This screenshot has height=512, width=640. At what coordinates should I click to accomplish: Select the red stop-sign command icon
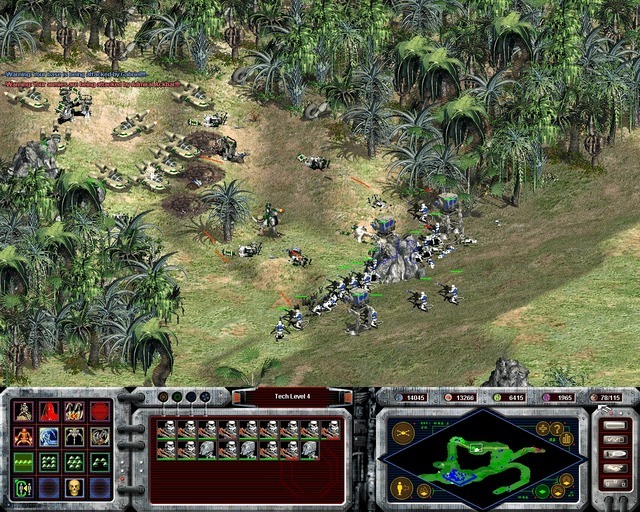click(x=100, y=411)
